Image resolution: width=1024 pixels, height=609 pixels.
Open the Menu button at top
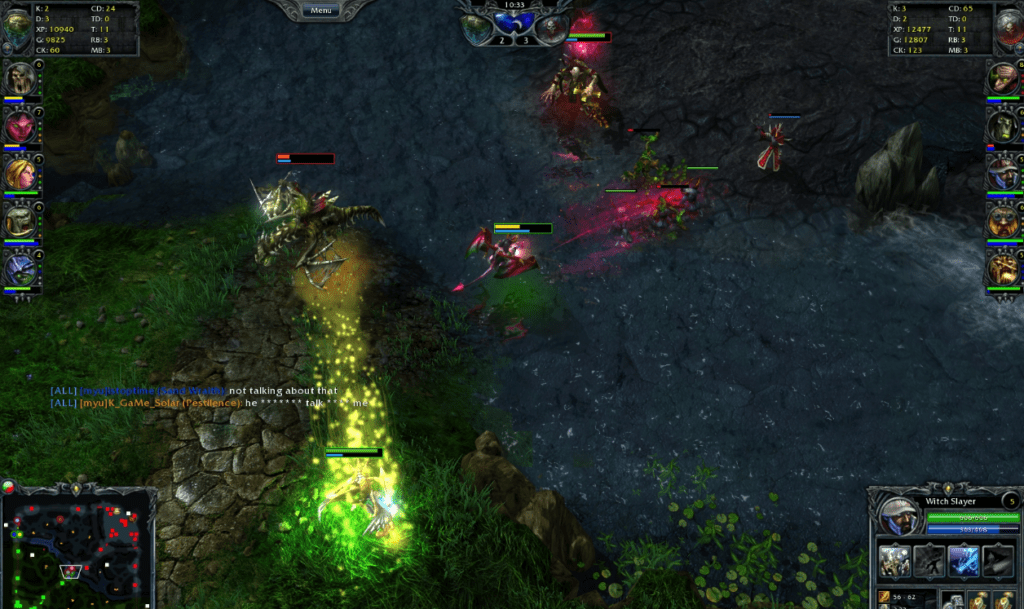pyautogui.click(x=321, y=10)
